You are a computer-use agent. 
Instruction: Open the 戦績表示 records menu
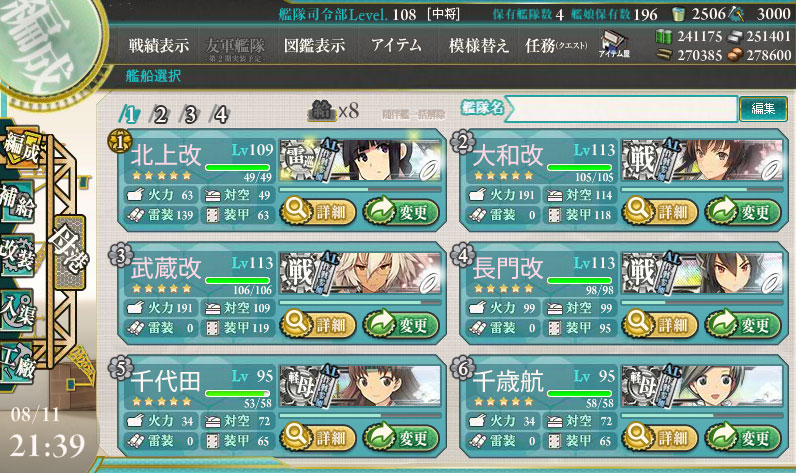click(x=158, y=46)
